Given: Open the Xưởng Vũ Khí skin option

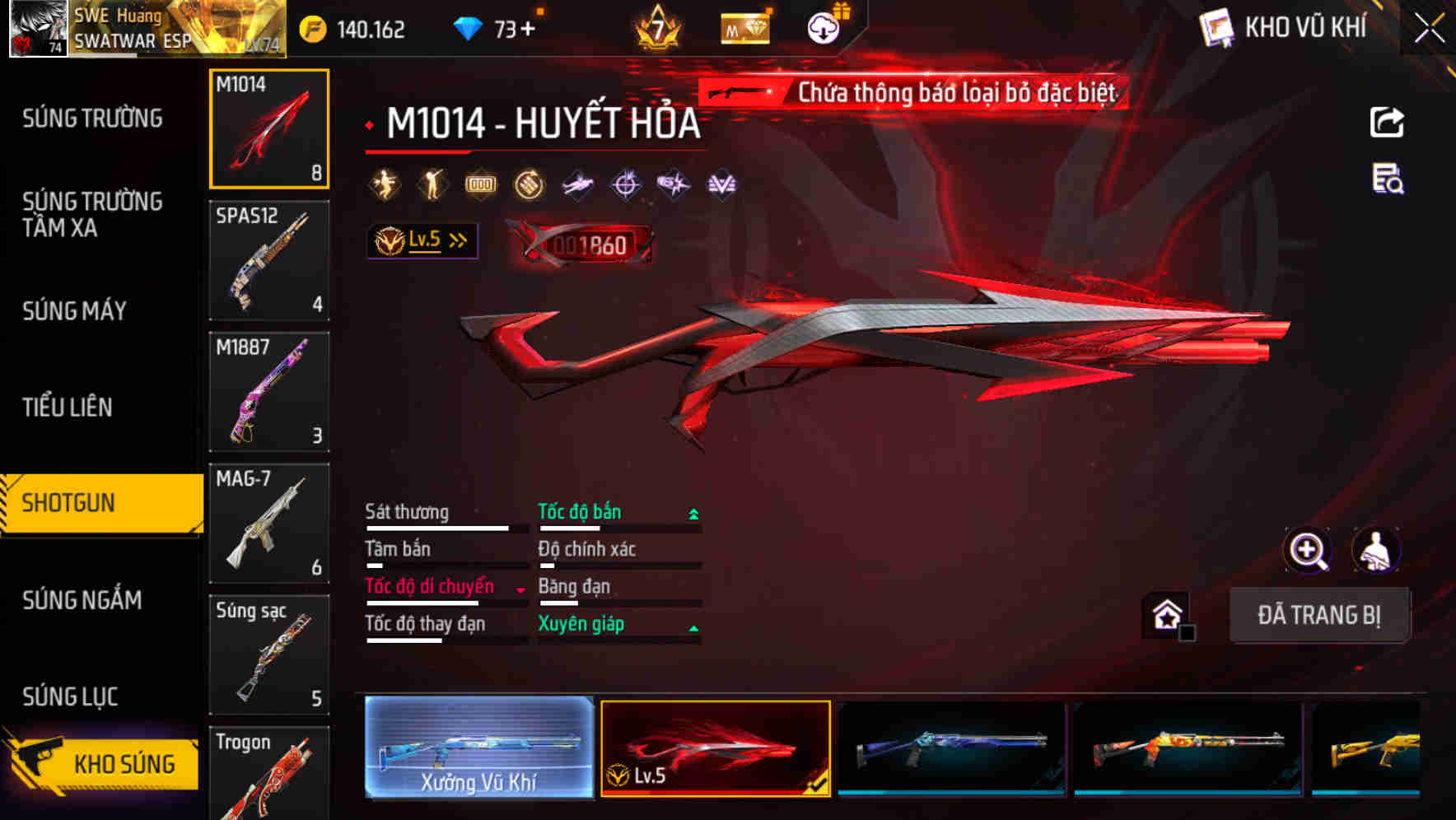Looking at the screenshot, I should pyautogui.click(x=478, y=748).
